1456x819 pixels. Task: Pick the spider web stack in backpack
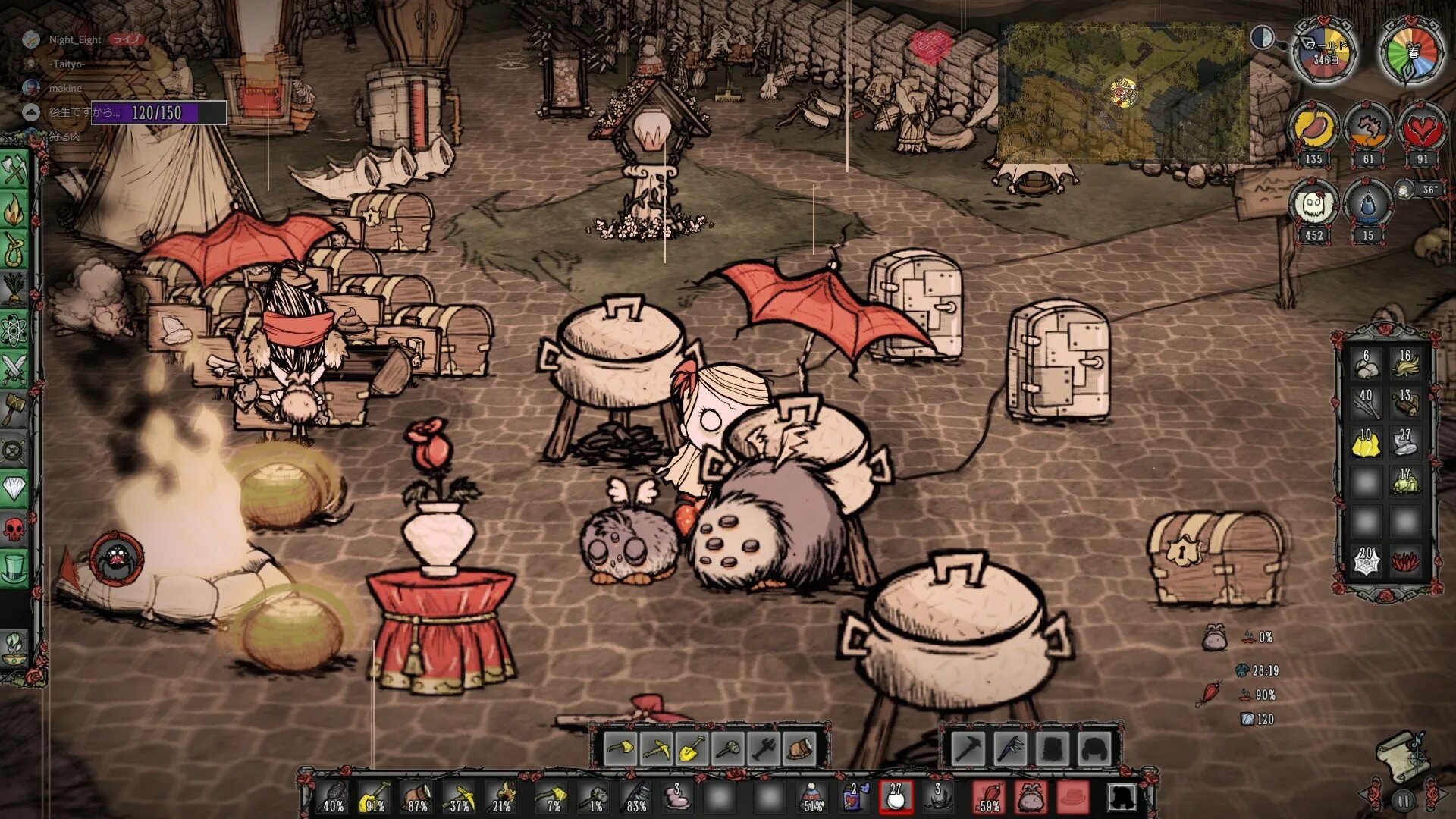[x=1366, y=561]
